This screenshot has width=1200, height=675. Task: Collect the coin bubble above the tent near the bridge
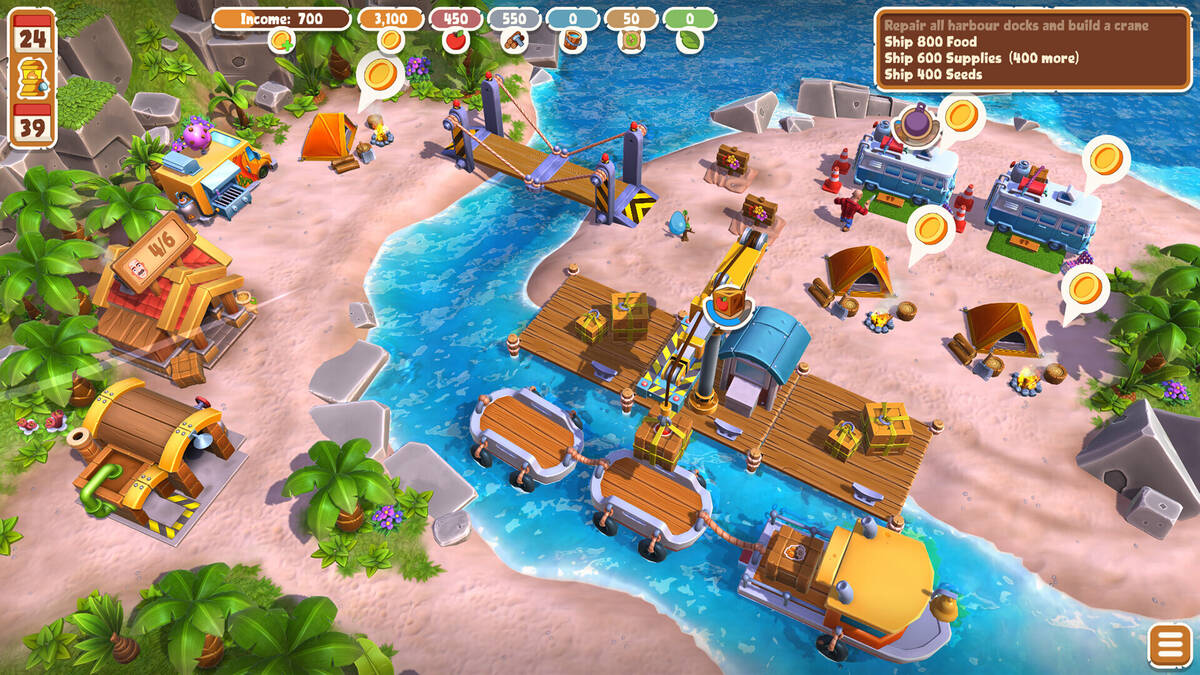[379, 73]
